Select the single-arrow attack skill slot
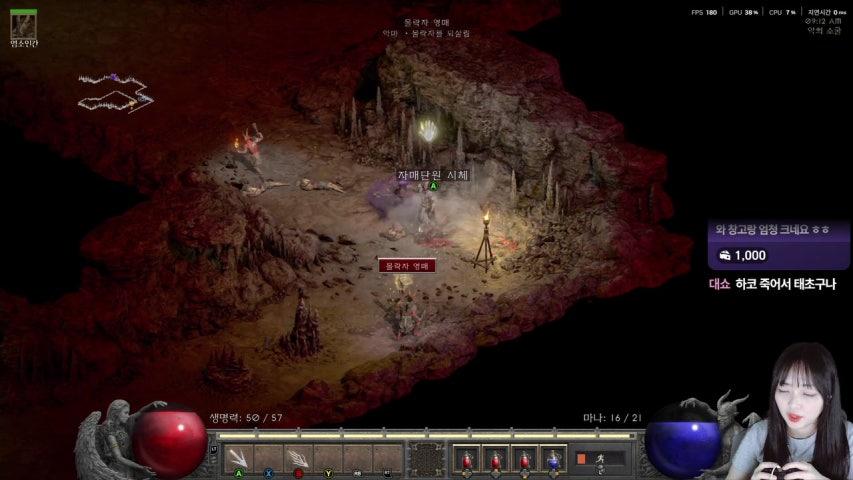The width and height of the screenshot is (853, 480). pos(238,458)
